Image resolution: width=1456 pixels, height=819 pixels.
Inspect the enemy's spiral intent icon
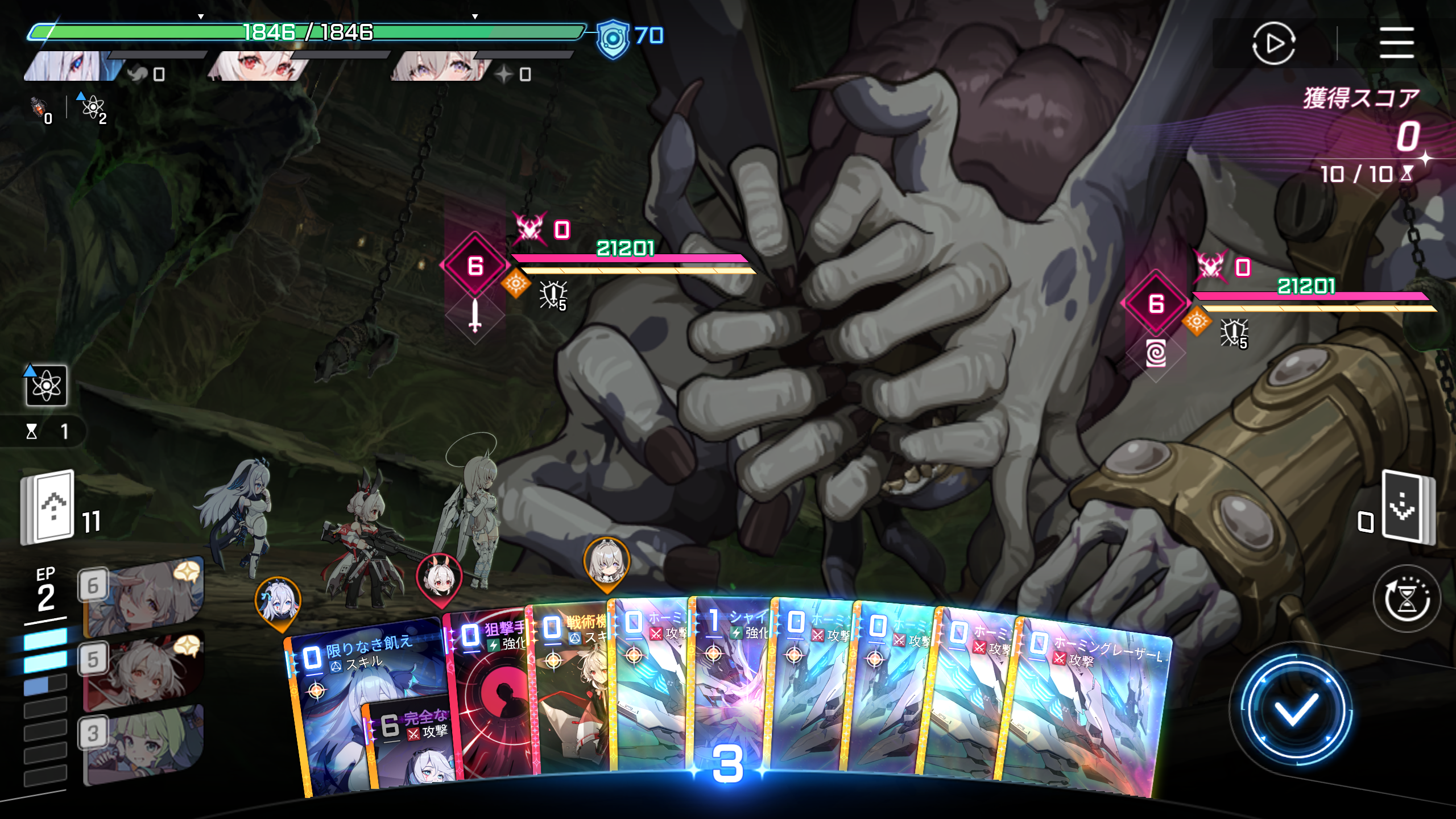coord(1156,354)
